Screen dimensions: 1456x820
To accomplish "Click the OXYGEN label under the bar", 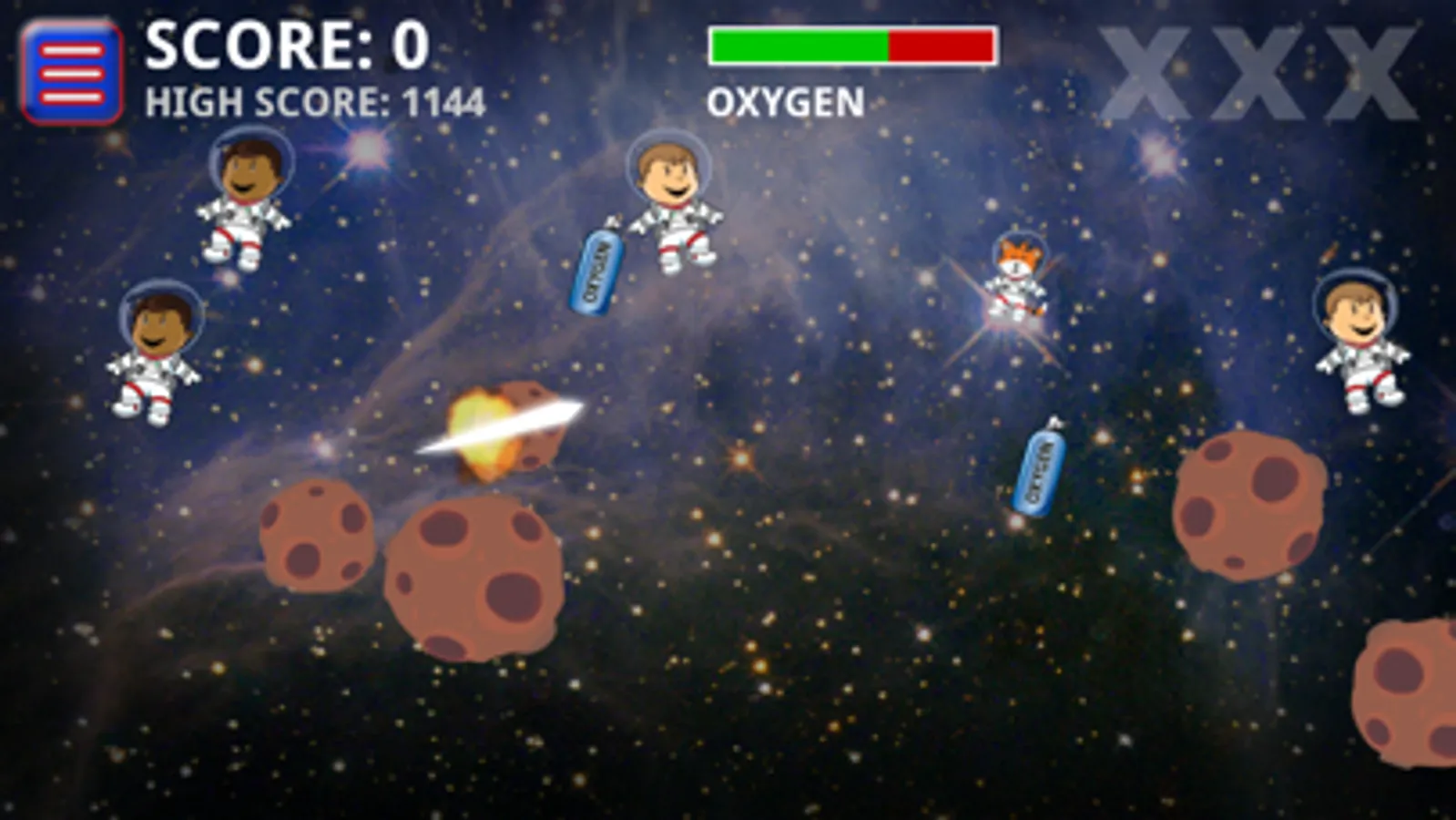I will tap(788, 103).
